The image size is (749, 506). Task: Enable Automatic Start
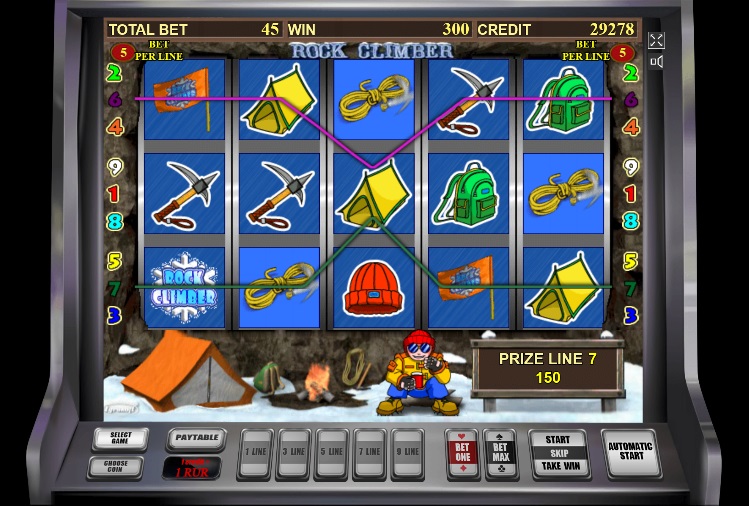(630, 453)
